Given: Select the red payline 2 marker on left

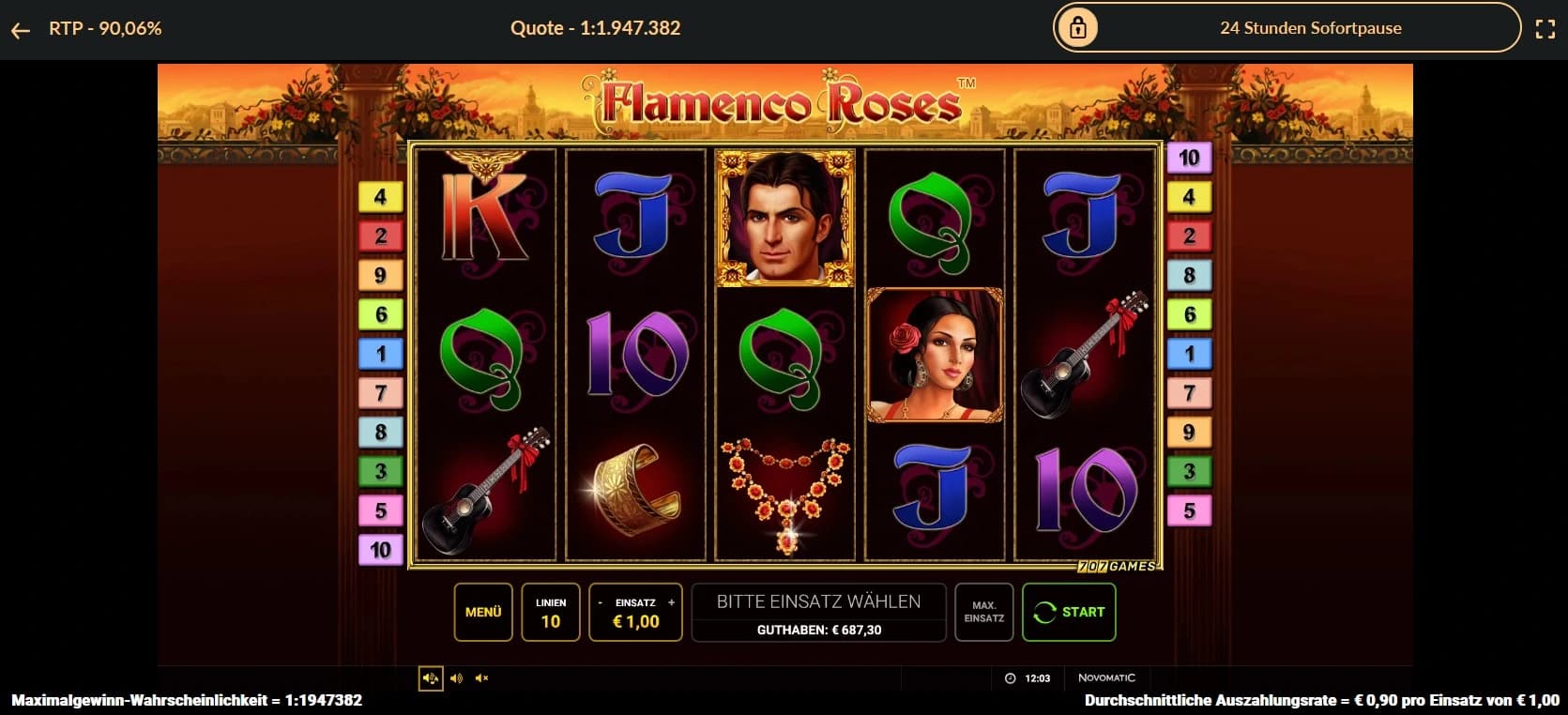Looking at the screenshot, I should click(380, 236).
